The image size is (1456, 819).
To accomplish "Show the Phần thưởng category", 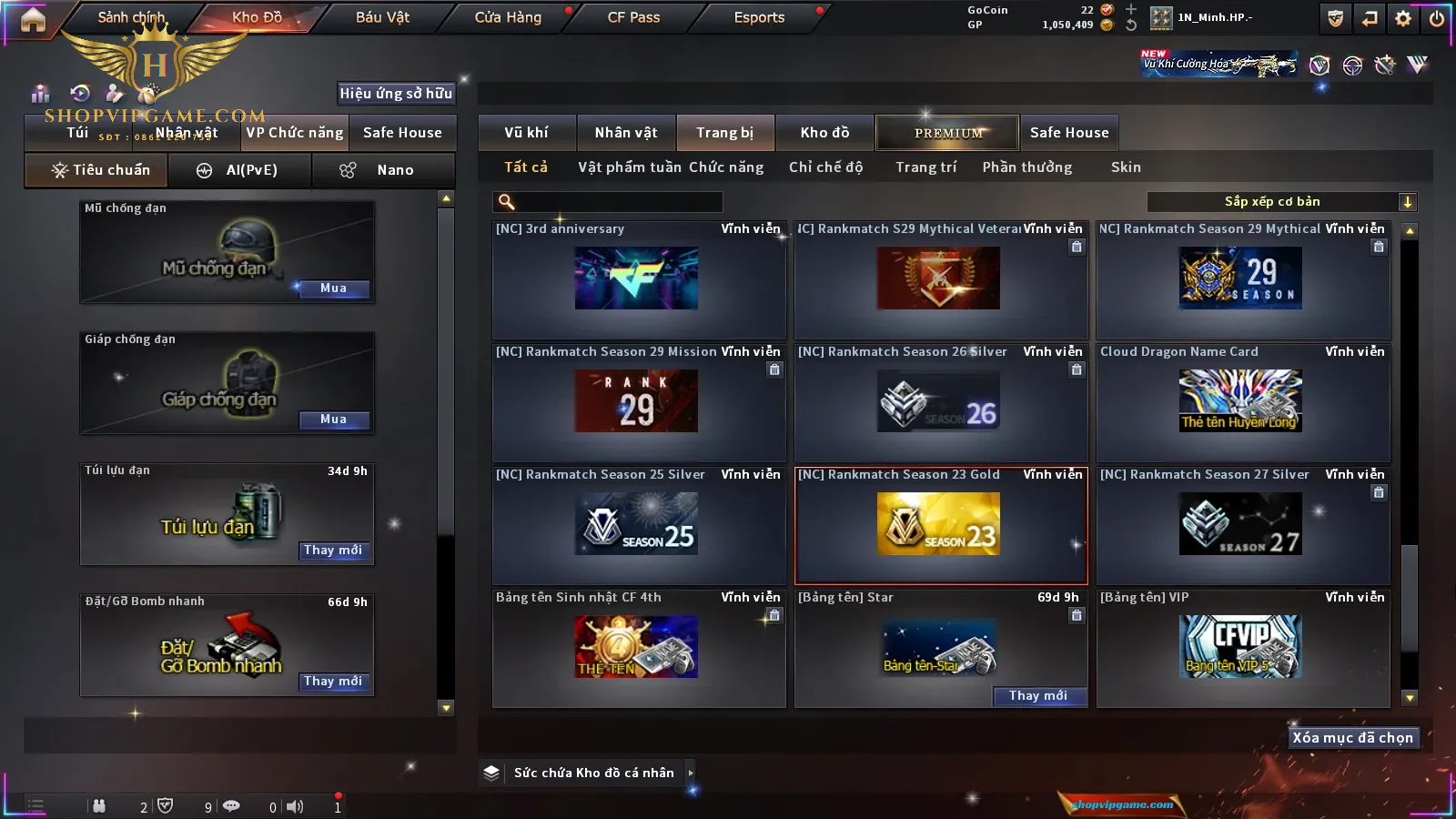I will coord(1026,167).
